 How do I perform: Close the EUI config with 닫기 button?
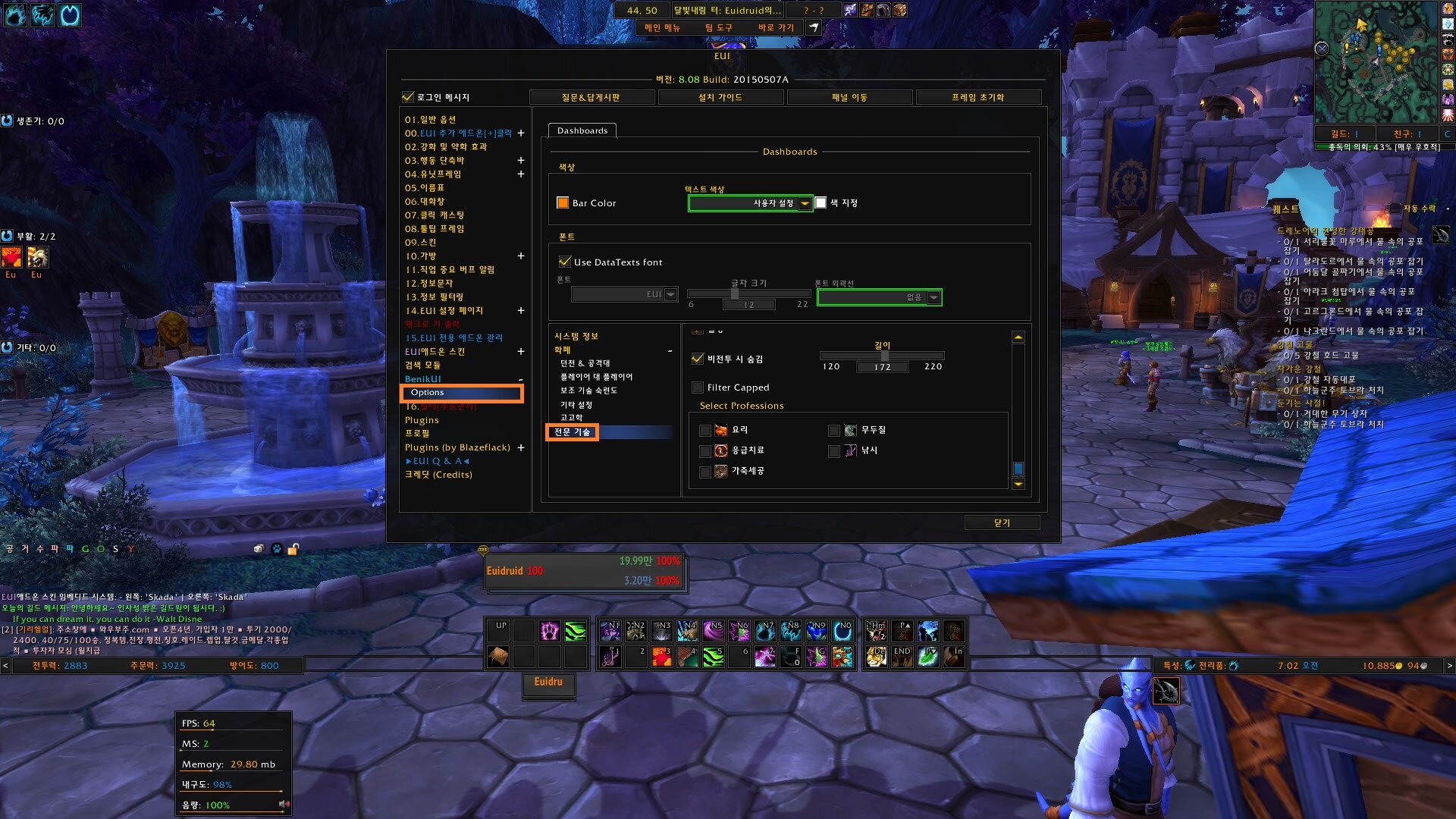coord(1001,522)
